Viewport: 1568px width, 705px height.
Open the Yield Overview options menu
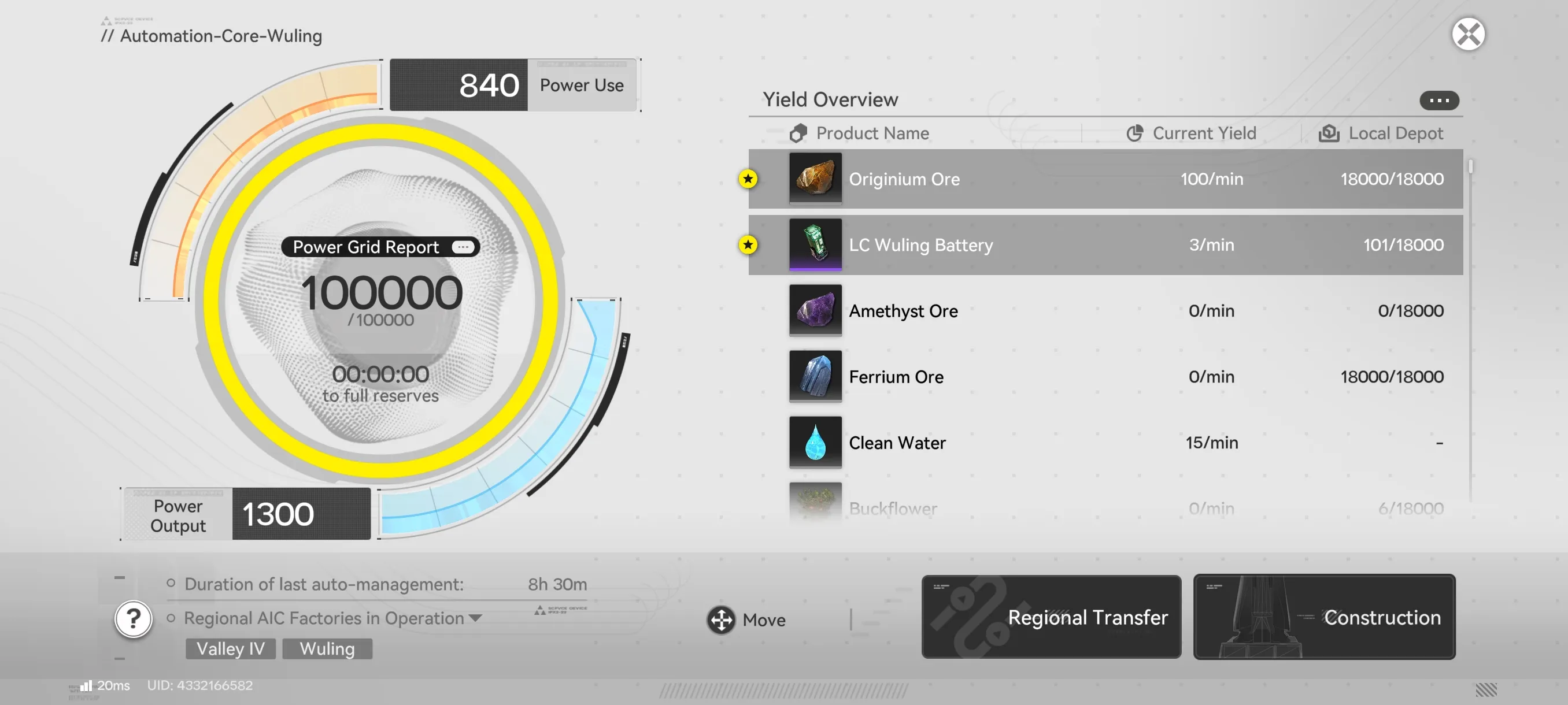click(1438, 101)
